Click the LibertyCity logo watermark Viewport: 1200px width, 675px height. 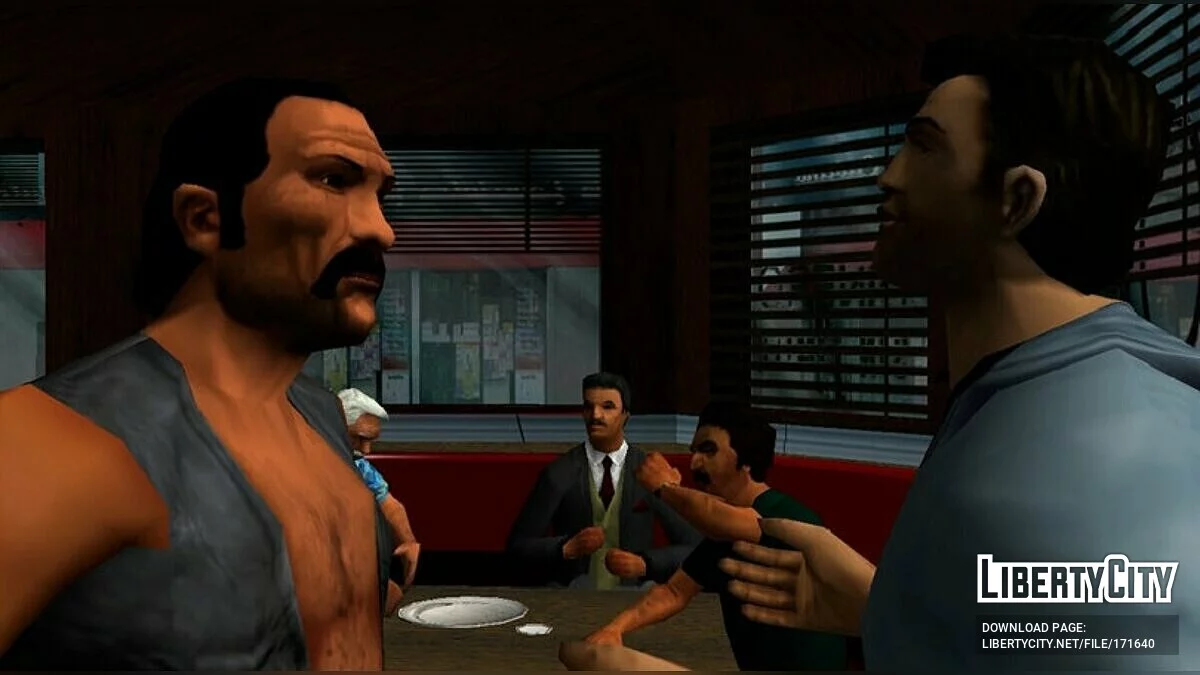1077,579
